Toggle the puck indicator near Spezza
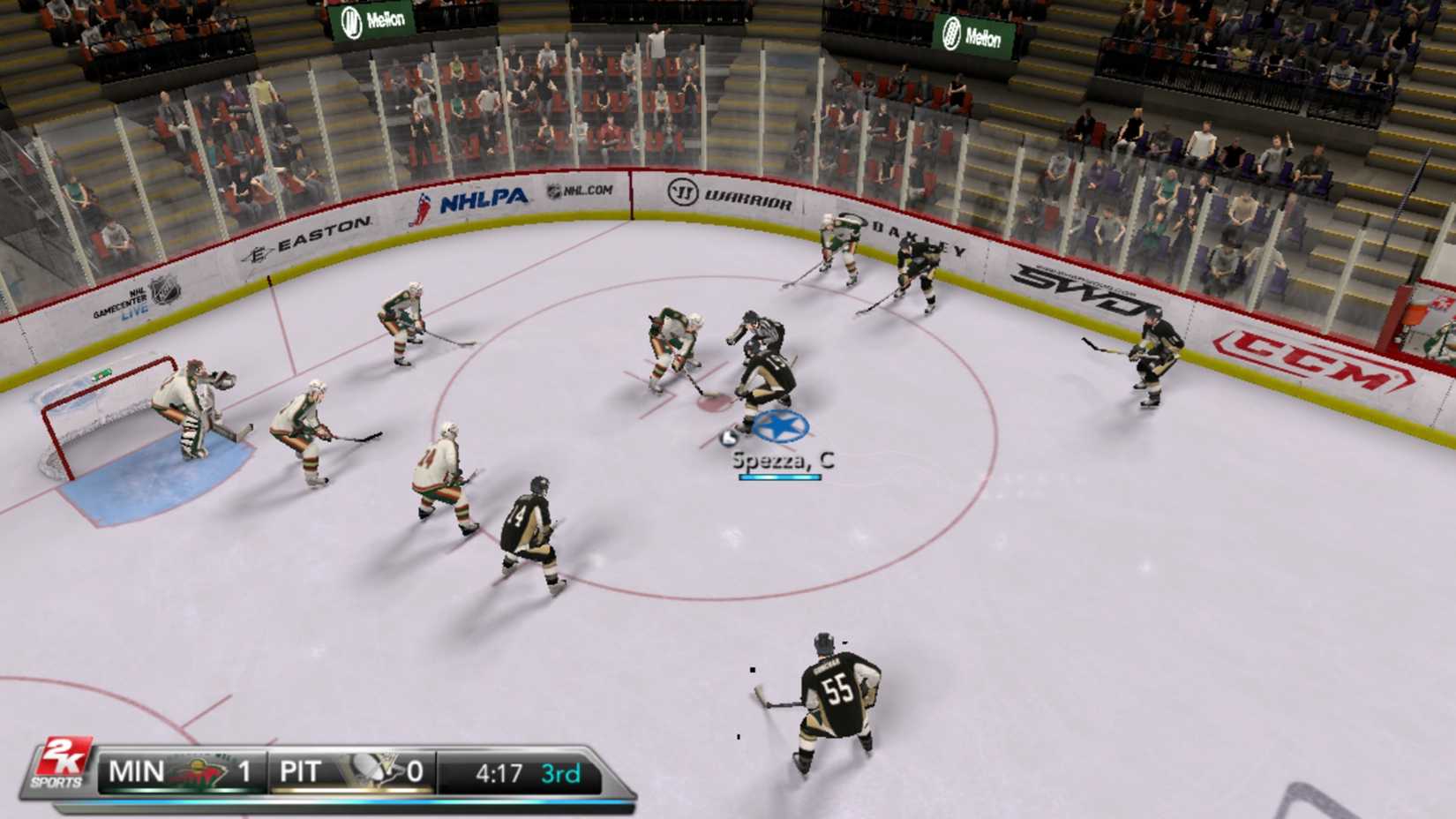This screenshot has width=1456, height=819. coord(730,439)
